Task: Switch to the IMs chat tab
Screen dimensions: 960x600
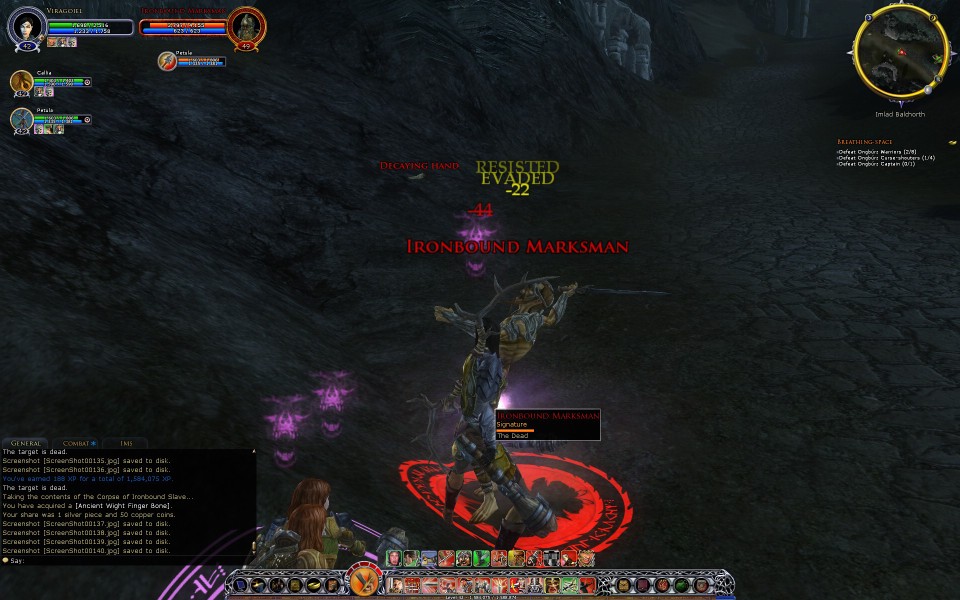Action: [125, 442]
